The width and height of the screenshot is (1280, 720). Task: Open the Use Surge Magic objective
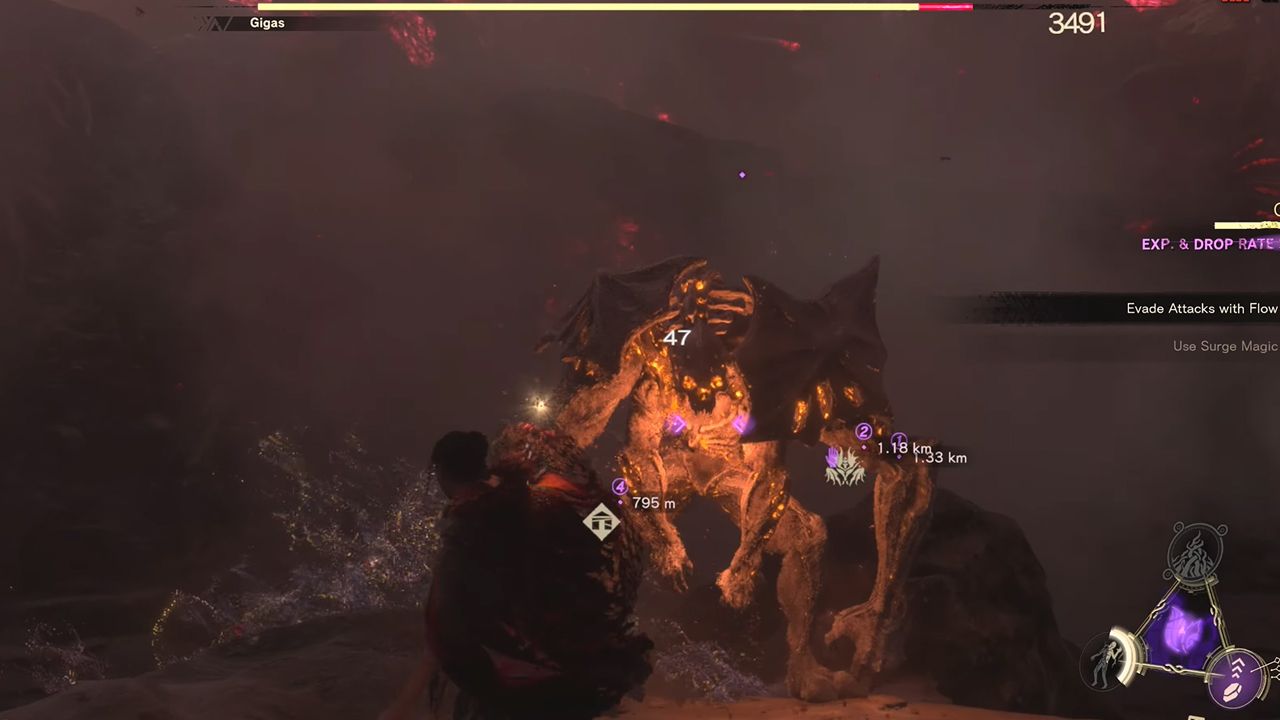[1224, 346]
